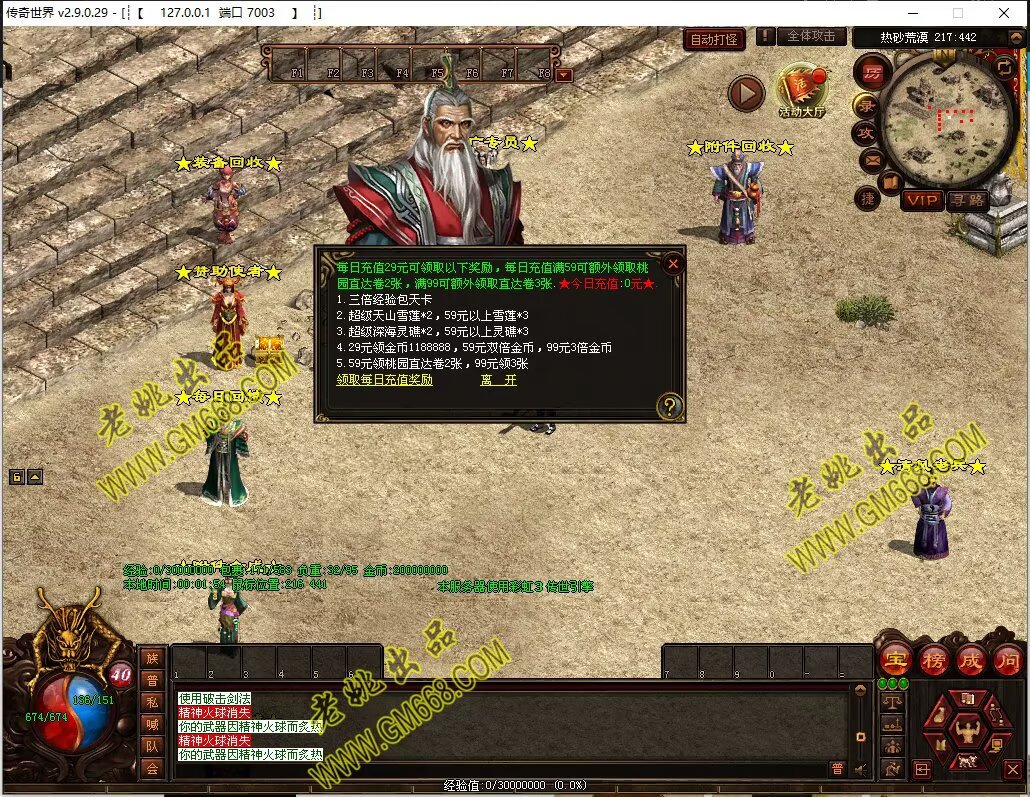Toggle the 自动打怪 auto-fight button
Viewport: 1030px width, 797px height.
coord(715,40)
